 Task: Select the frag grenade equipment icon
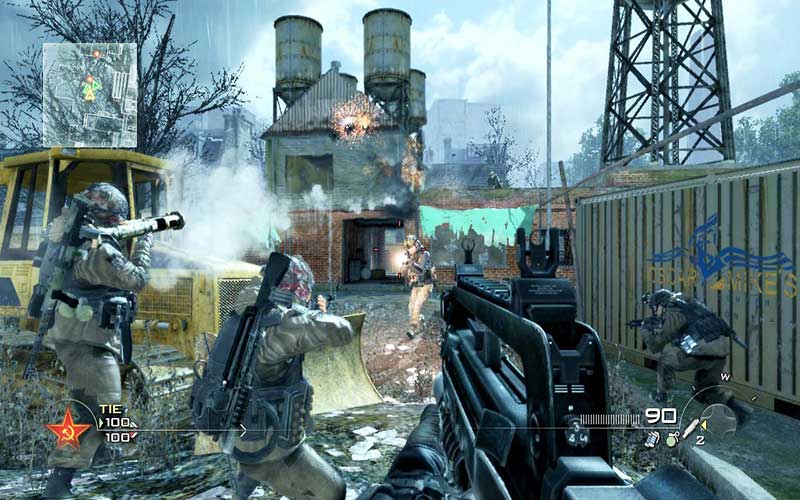click(671, 438)
